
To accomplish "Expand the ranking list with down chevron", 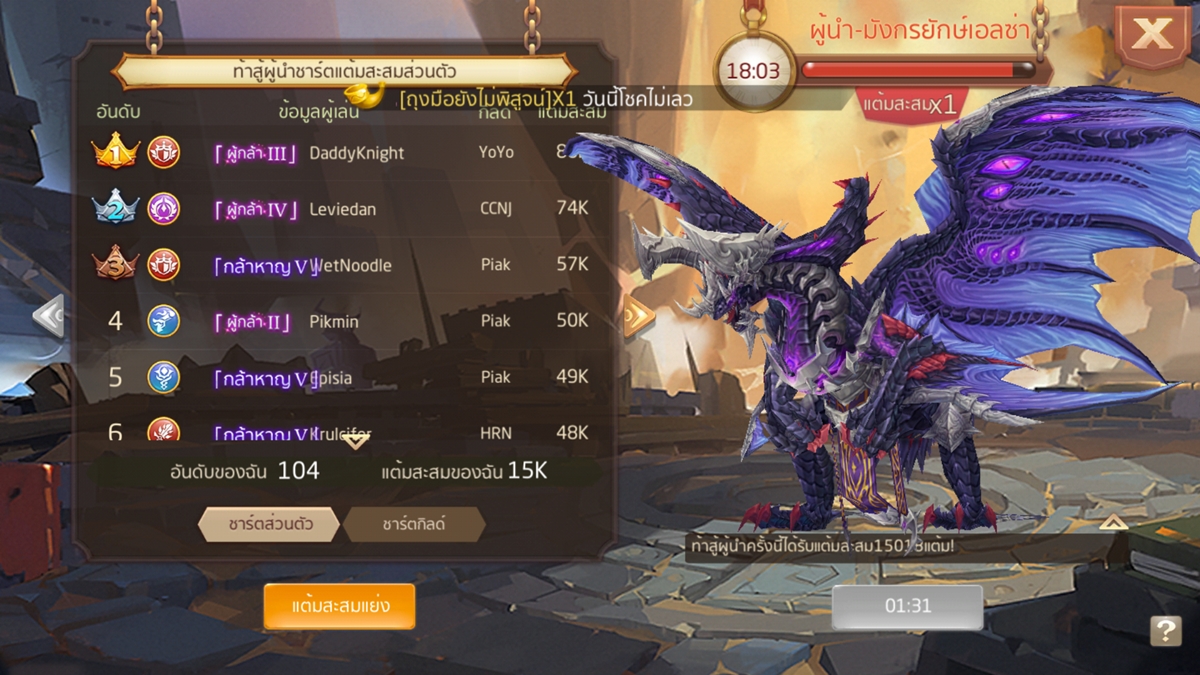I will coord(356,441).
